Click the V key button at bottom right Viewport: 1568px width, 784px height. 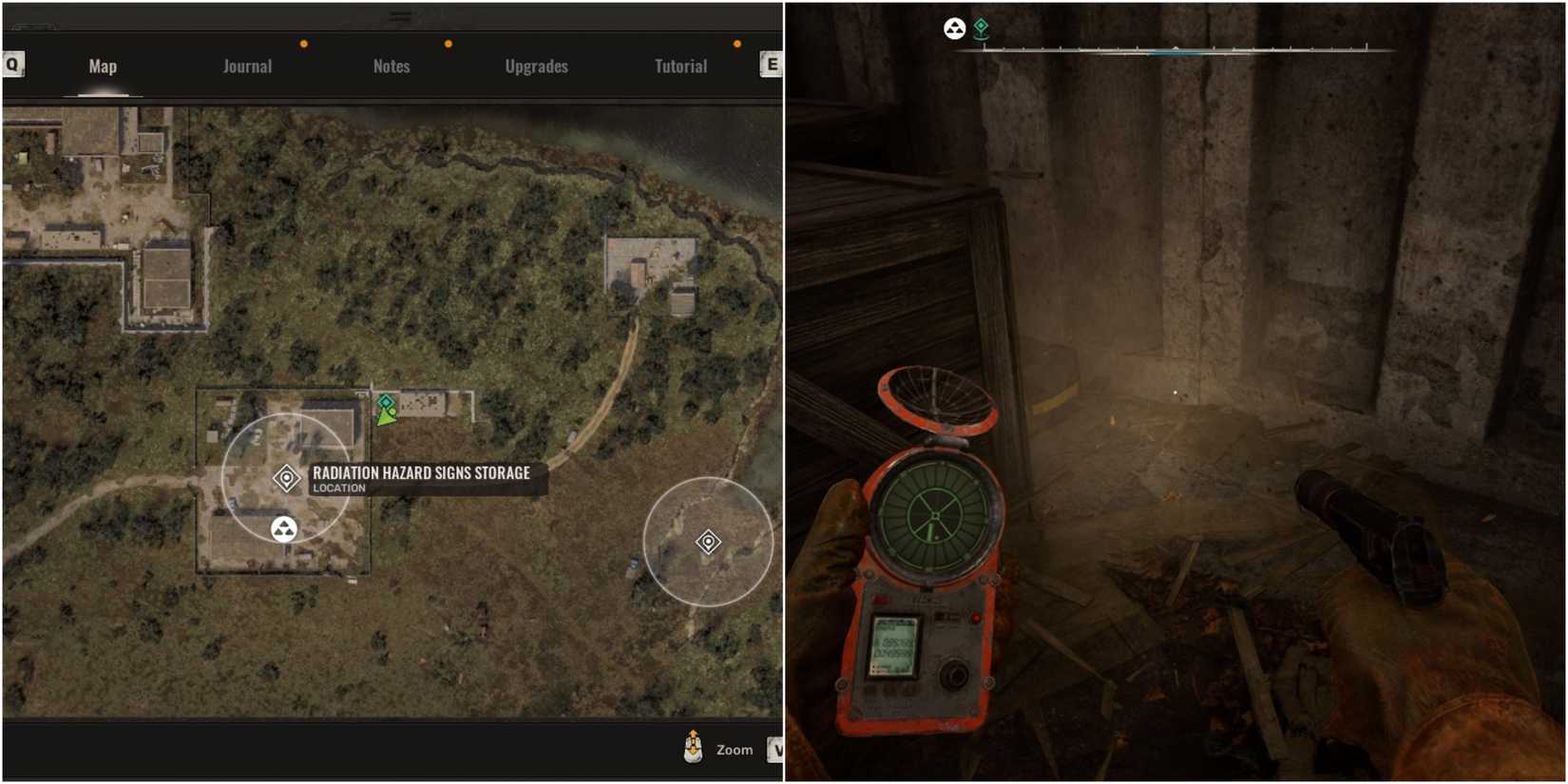pos(777,750)
